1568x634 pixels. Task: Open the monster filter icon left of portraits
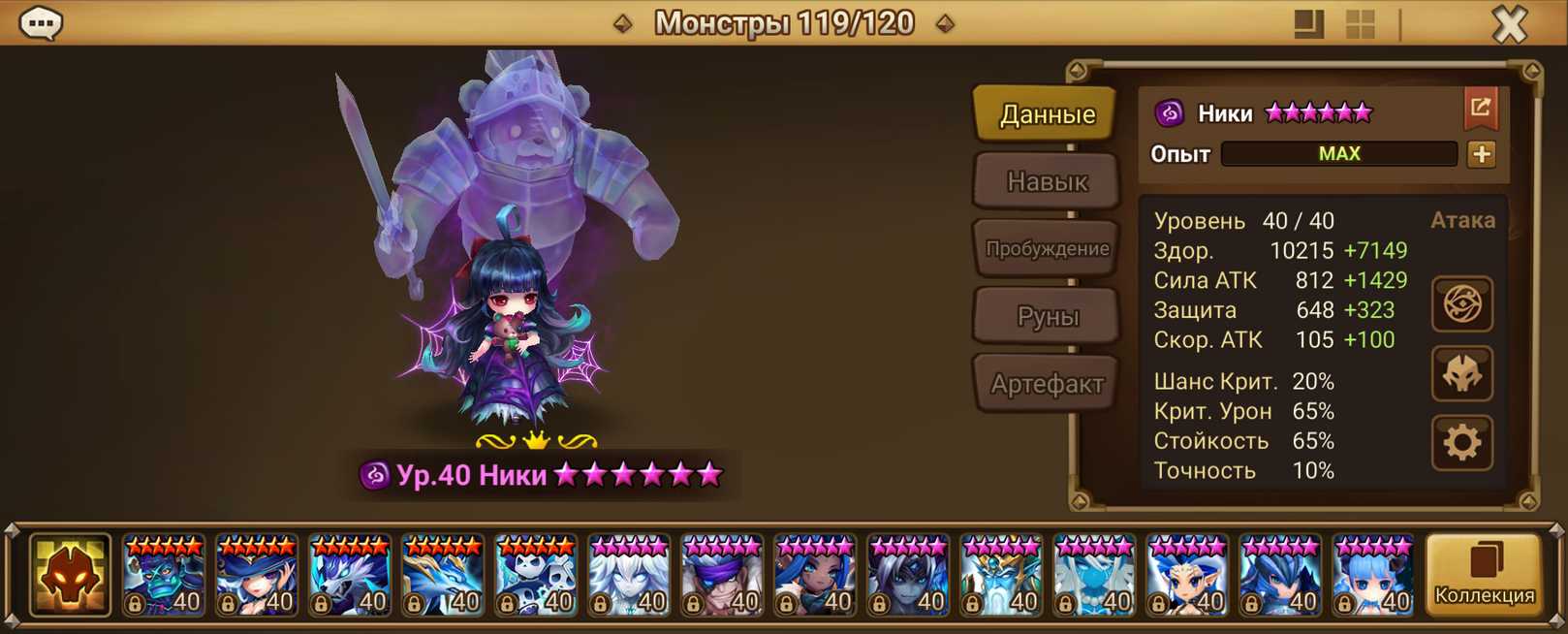point(70,576)
